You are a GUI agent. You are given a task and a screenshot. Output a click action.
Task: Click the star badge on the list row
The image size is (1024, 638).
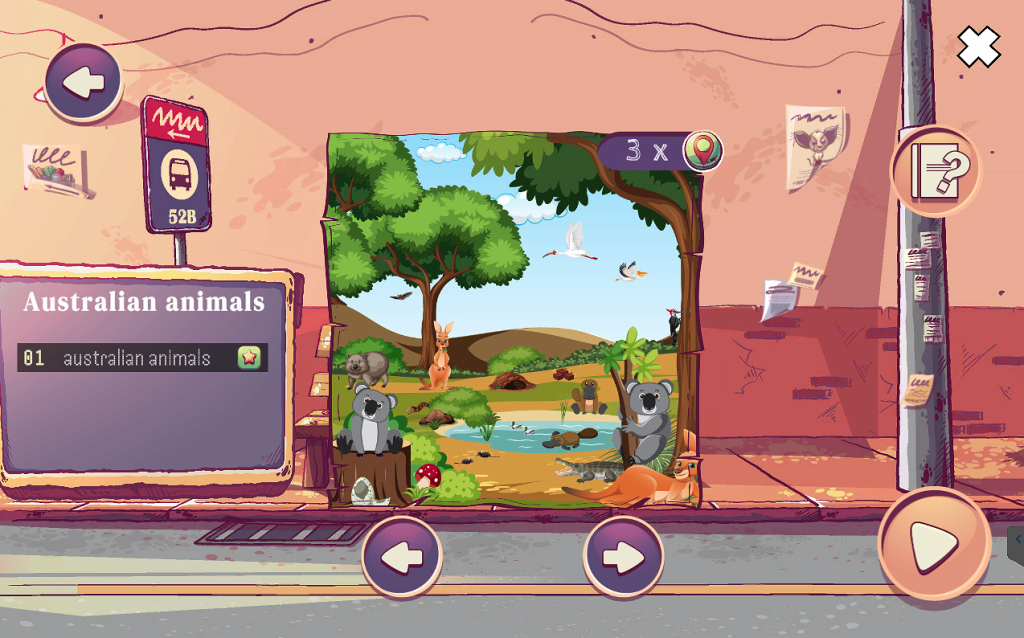249,358
